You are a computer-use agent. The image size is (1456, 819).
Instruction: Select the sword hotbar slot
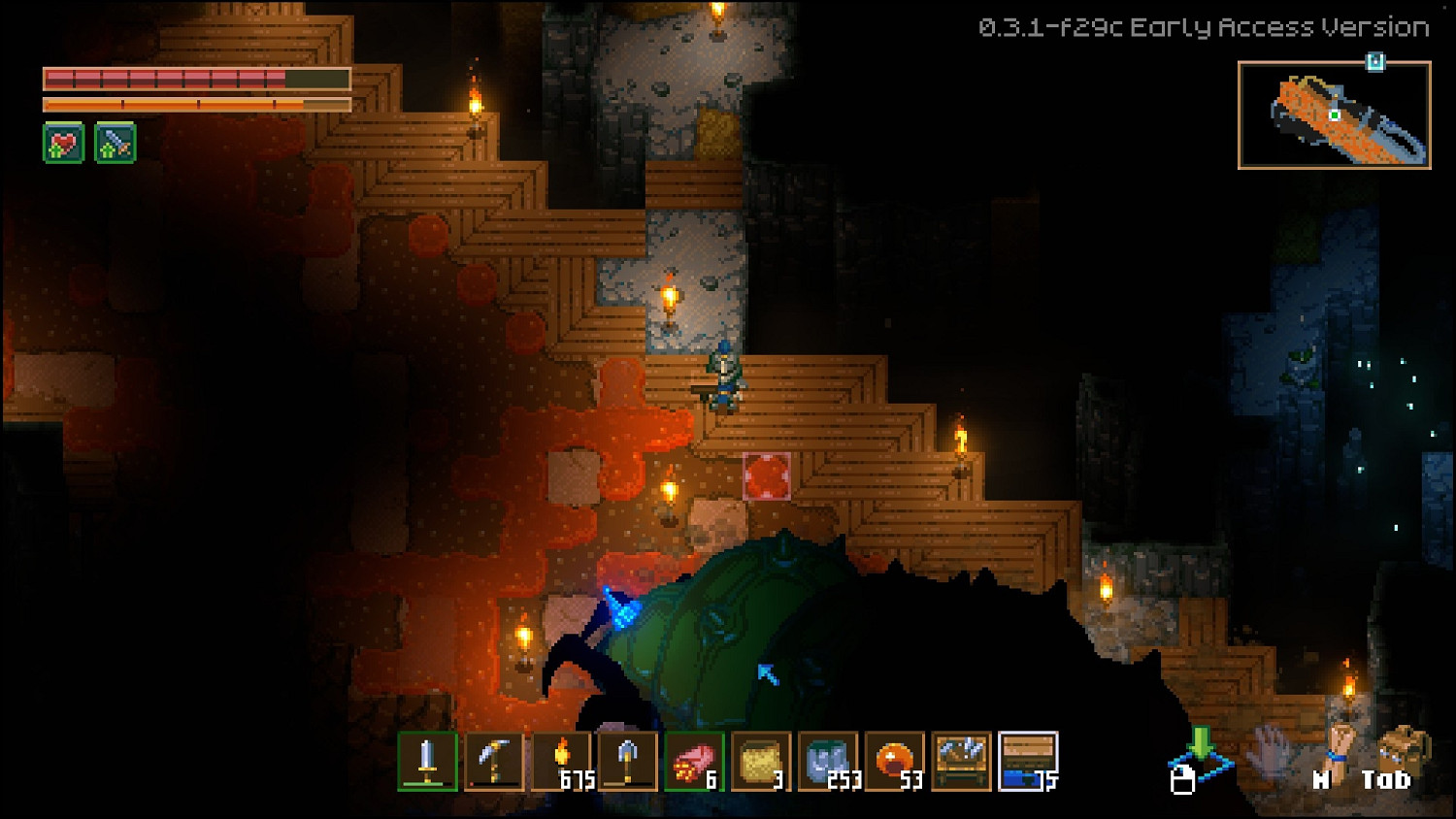(x=427, y=762)
